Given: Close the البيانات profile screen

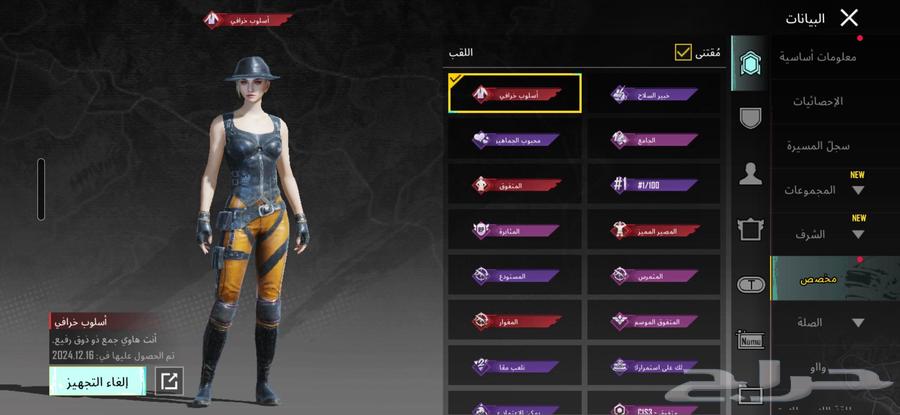Looking at the screenshot, I should [x=849, y=17].
